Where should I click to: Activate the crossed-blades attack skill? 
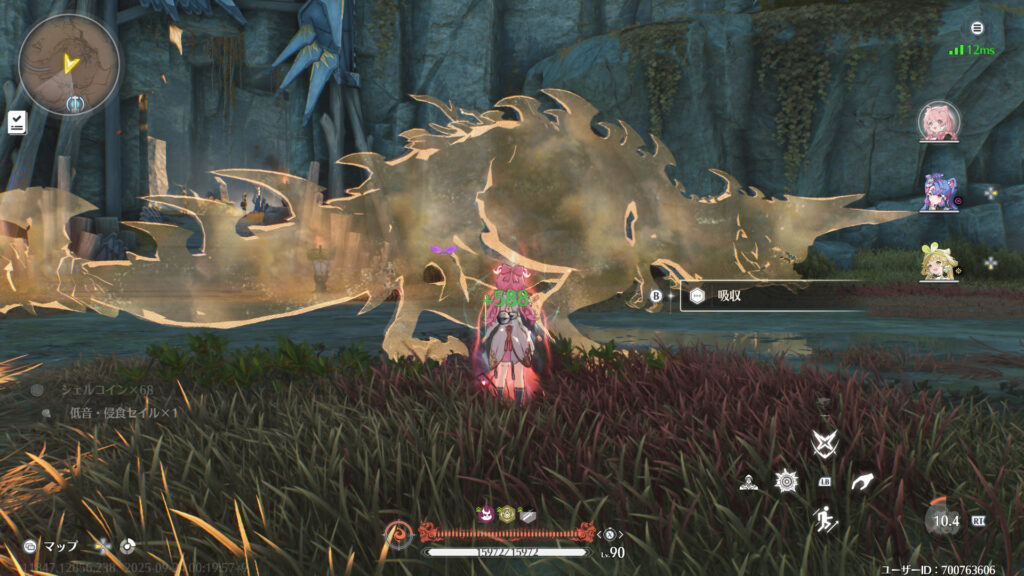click(x=824, y=443)
